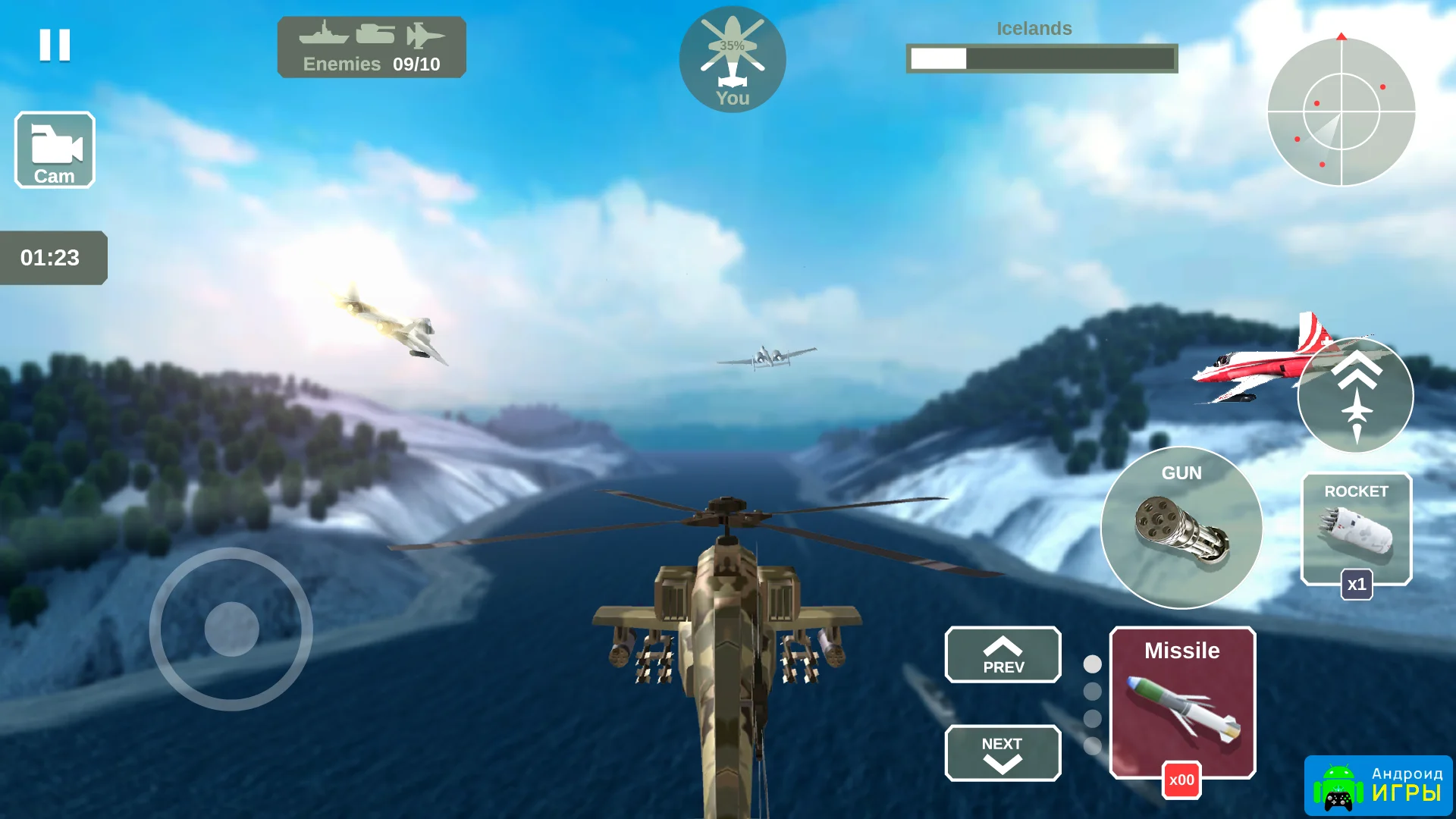Fire the selected Missile

pyautogui.click(x=1182, y=702)
